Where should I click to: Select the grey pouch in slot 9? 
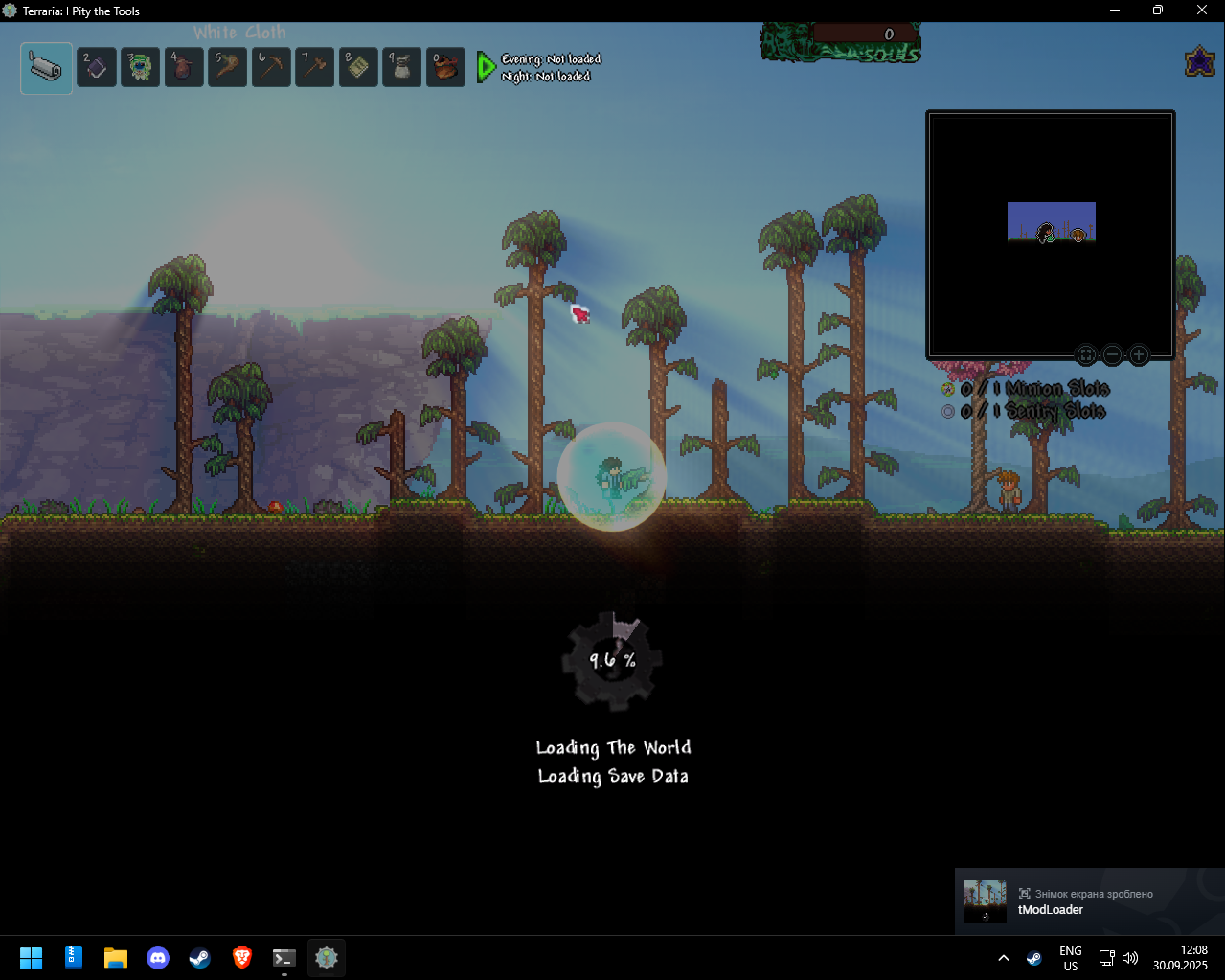[x=402, y=68]
